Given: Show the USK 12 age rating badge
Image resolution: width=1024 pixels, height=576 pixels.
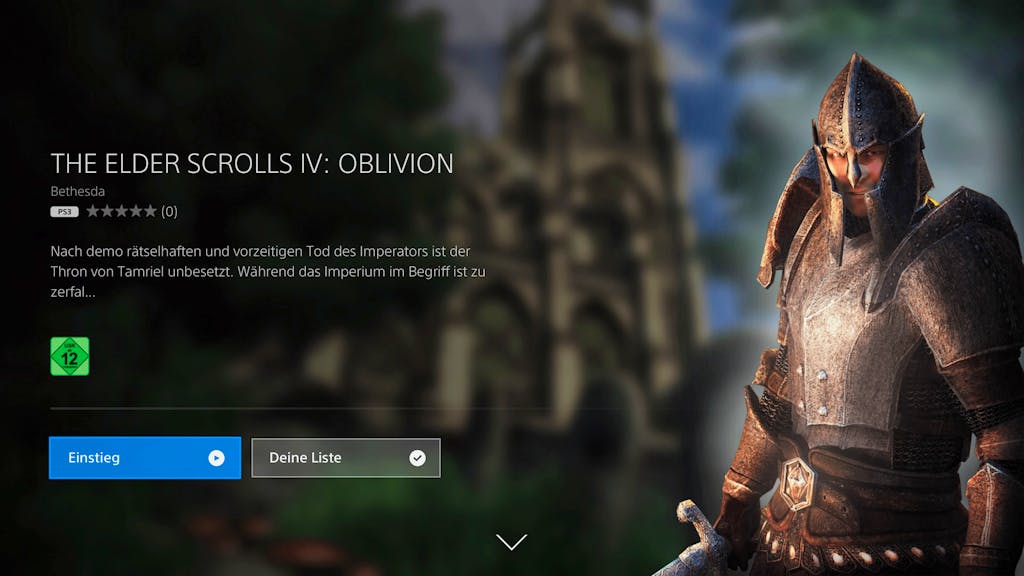Looking at the screenshot, I should (70, 356).
